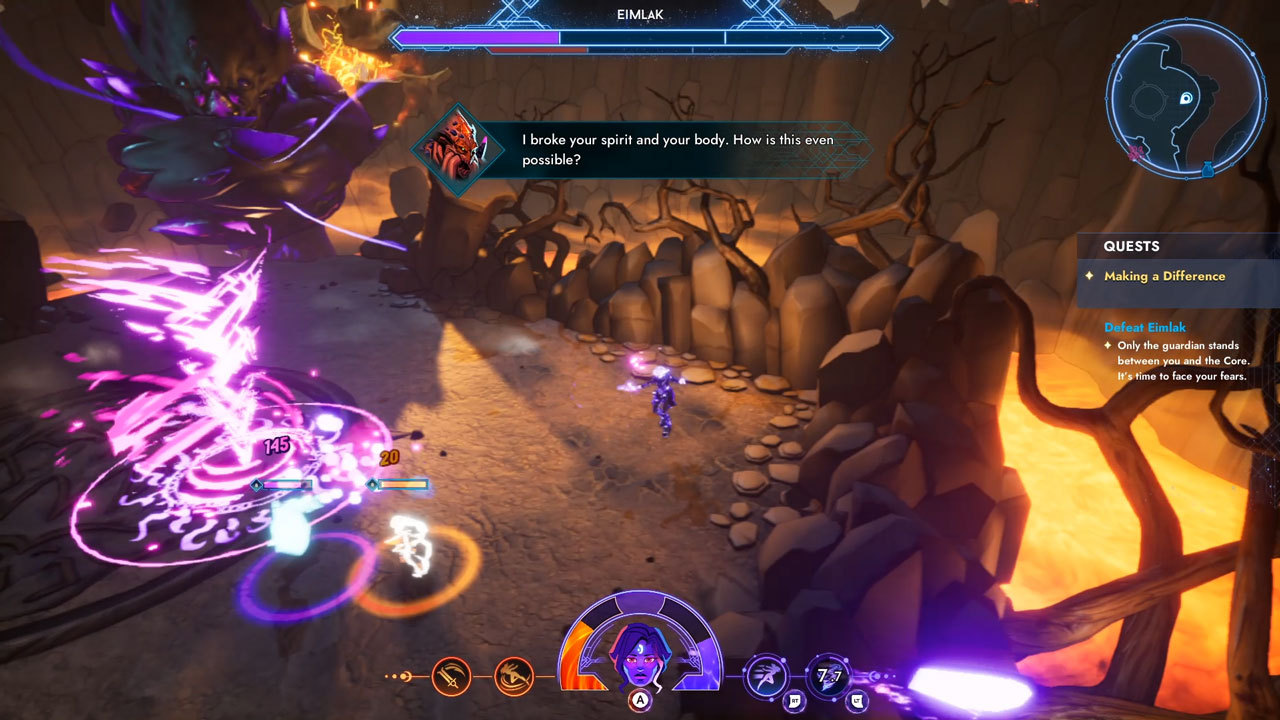Click Eimlak's dialogue speaker portrait
The height and width of the screenshot is (720, 1280).
(x=460, y=150)
